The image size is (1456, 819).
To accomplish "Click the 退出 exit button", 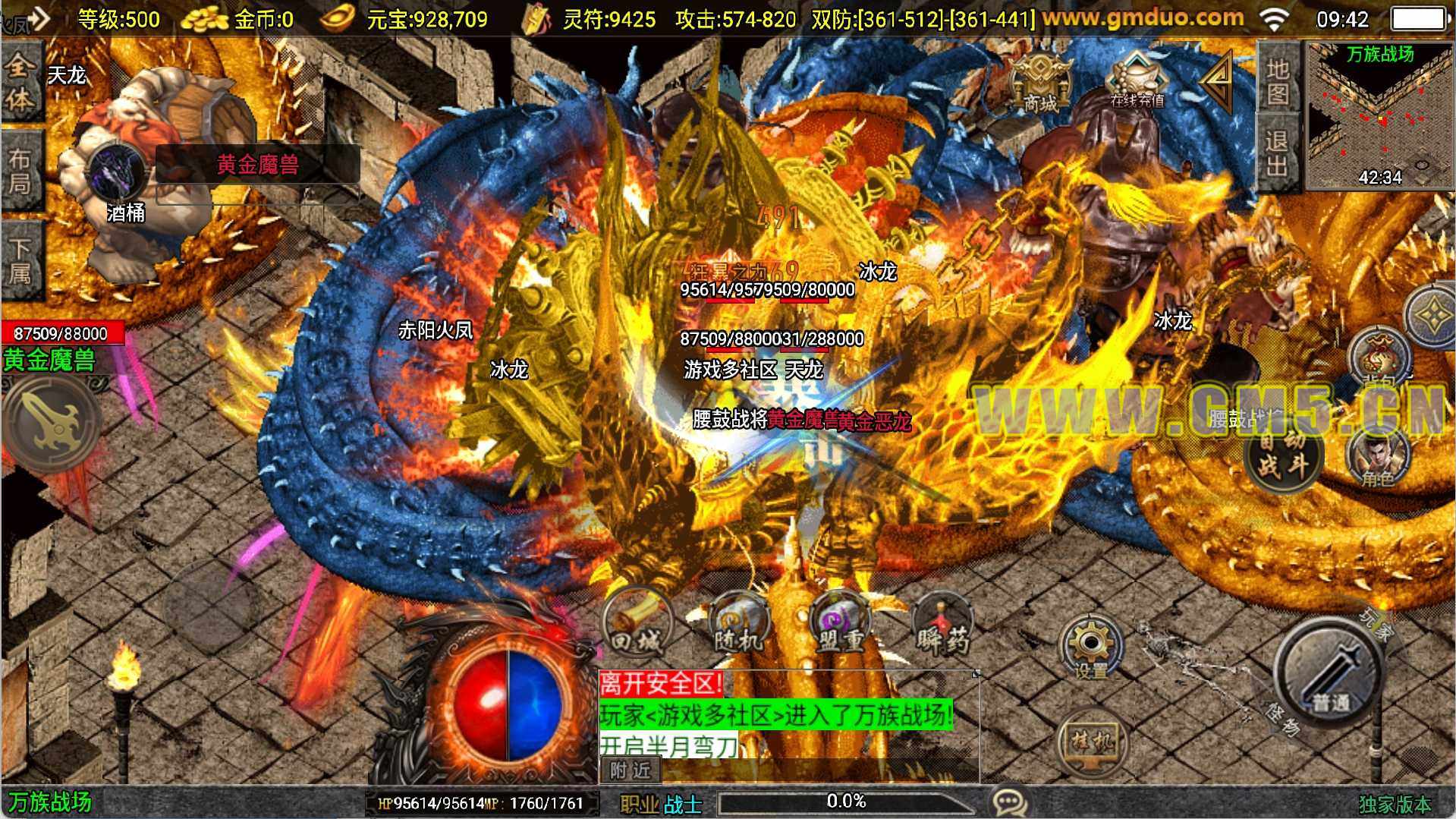I will point(1278,152).
